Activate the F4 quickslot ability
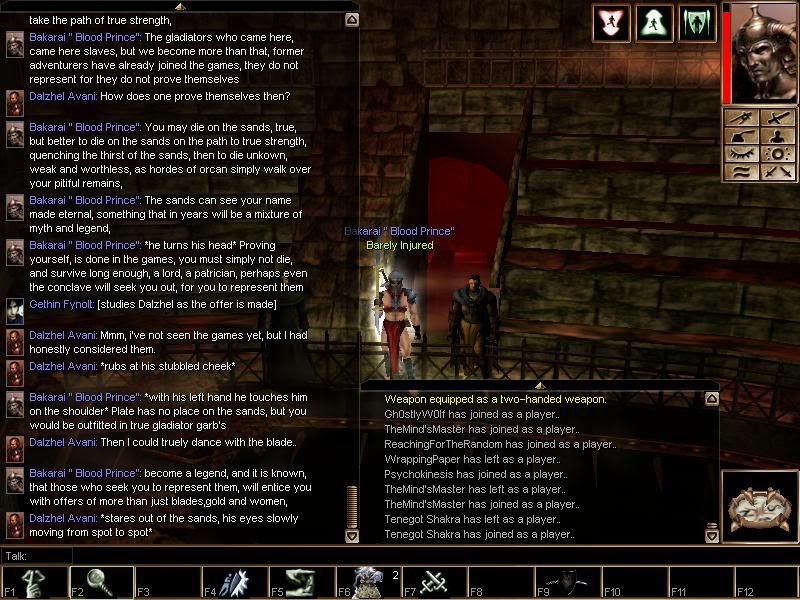 (x=234, y=582)
